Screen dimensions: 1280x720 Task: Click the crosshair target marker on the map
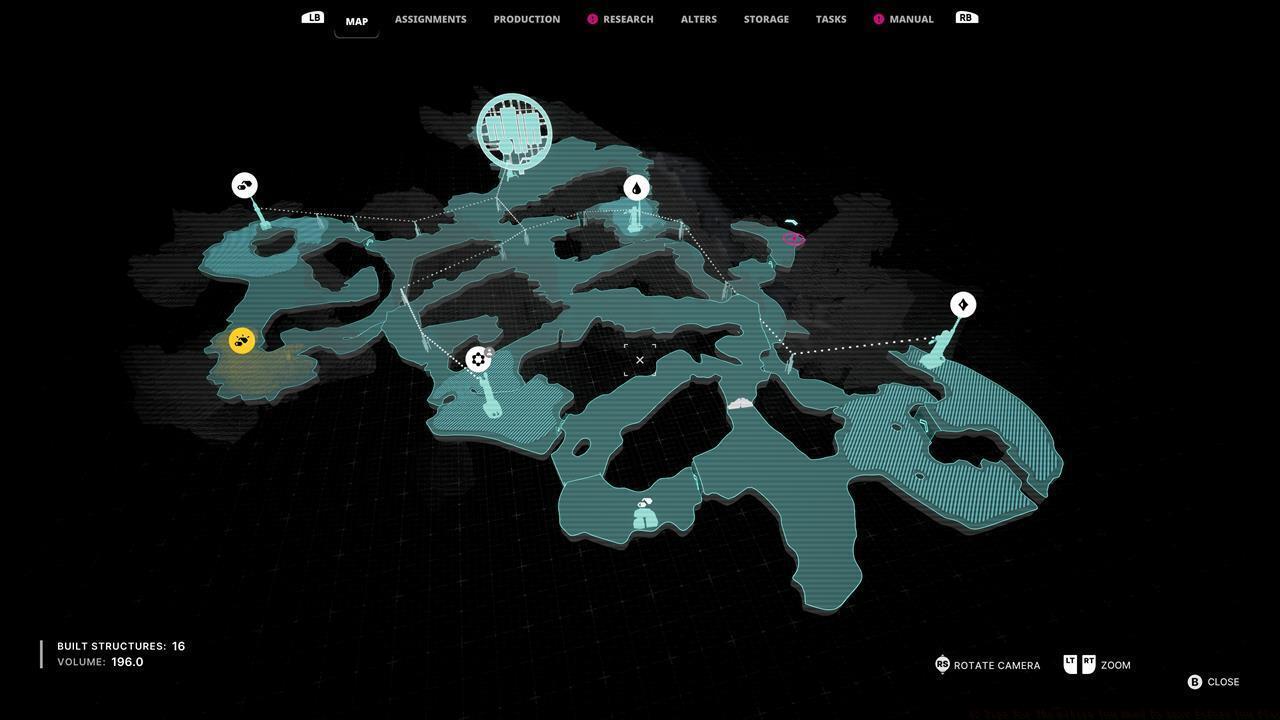click(x=639, y=358)
